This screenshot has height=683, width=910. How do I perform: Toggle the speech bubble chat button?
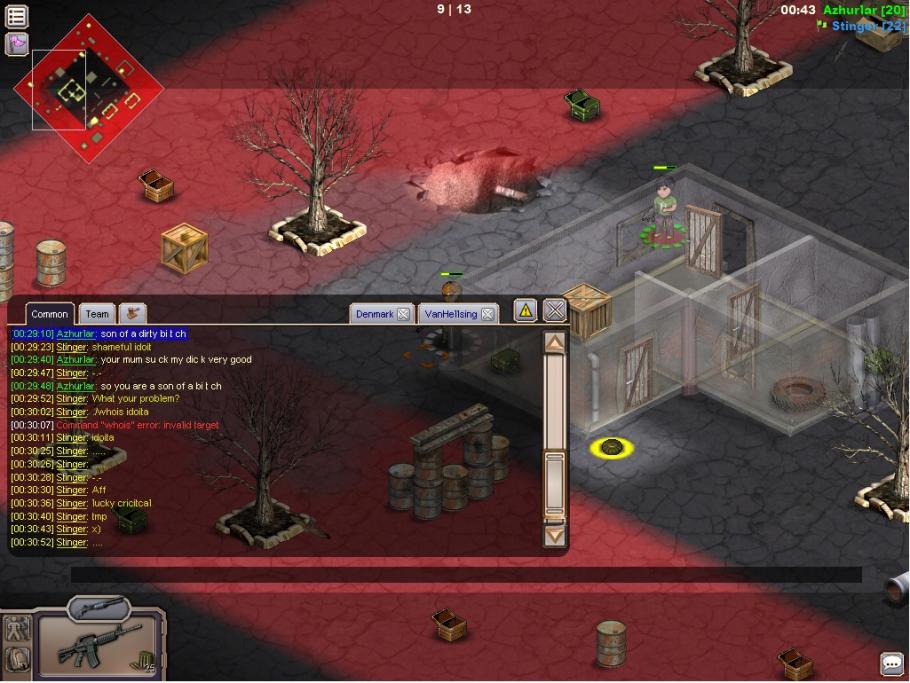(x=891, y=664)
